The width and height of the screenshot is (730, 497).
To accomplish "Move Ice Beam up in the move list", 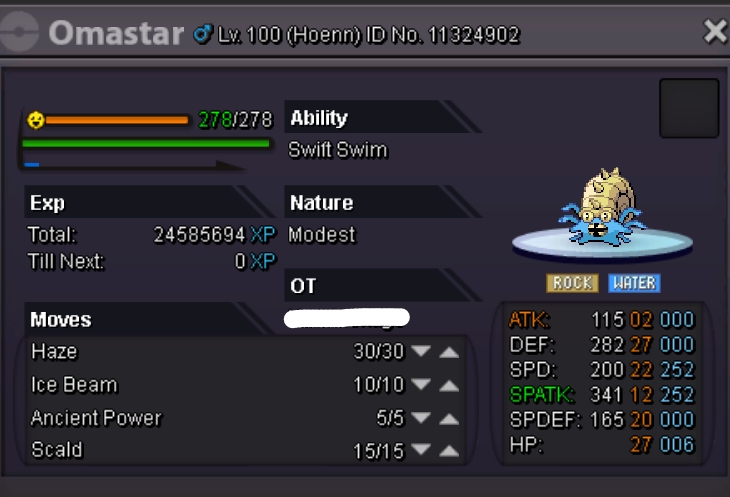I will [x=449, y=385].
